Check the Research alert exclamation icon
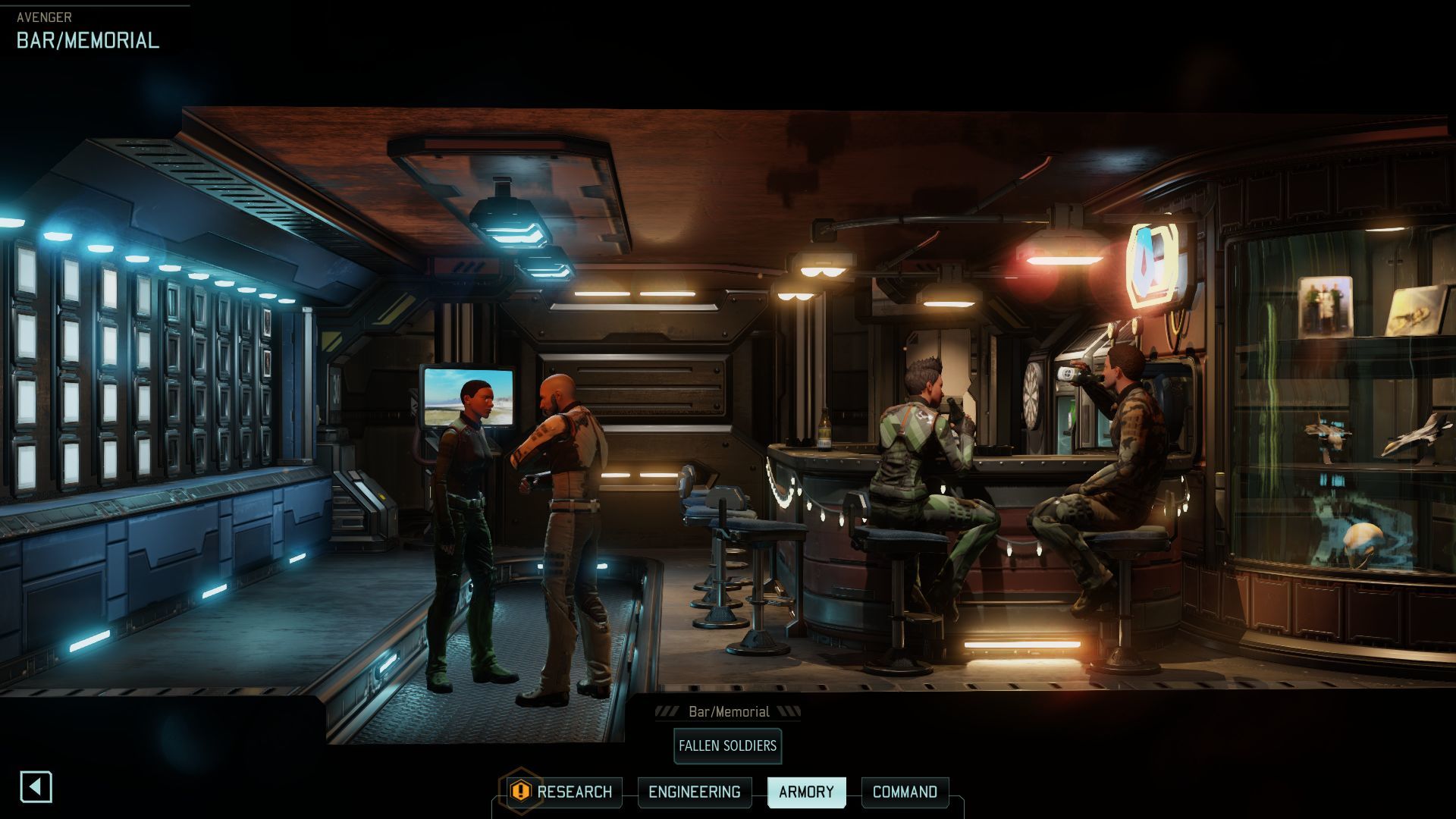Screen dimensions: 1456x819 520,792
